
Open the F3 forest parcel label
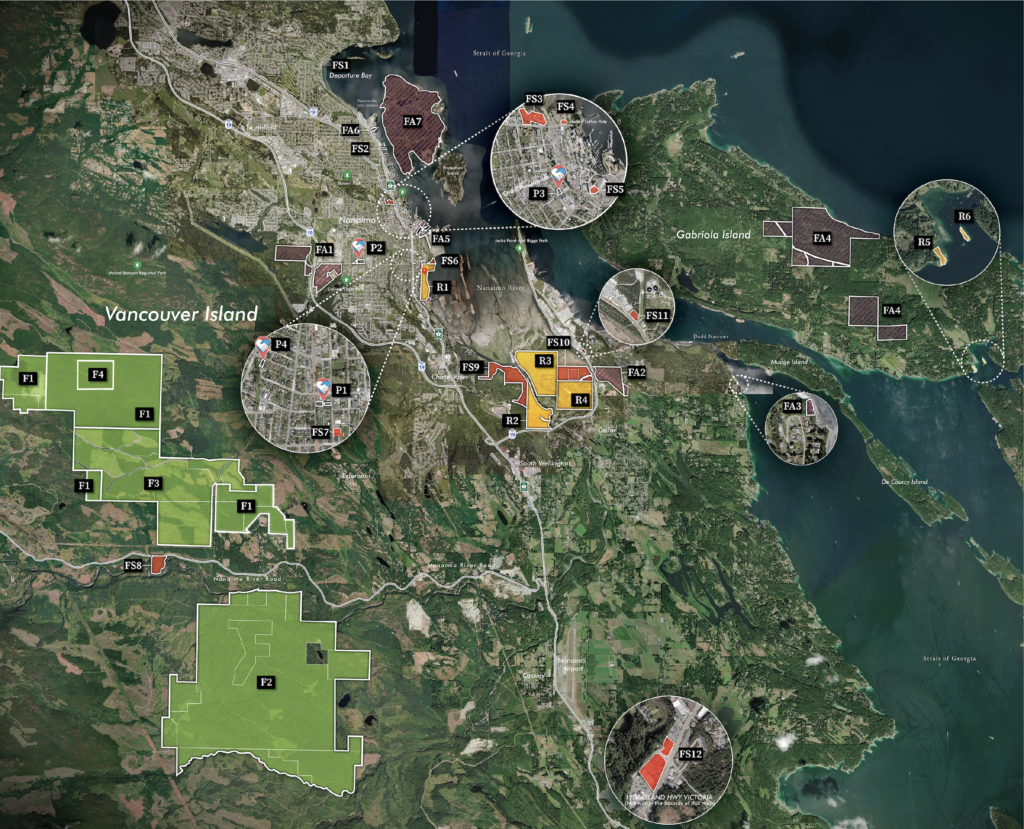point(154,483)
